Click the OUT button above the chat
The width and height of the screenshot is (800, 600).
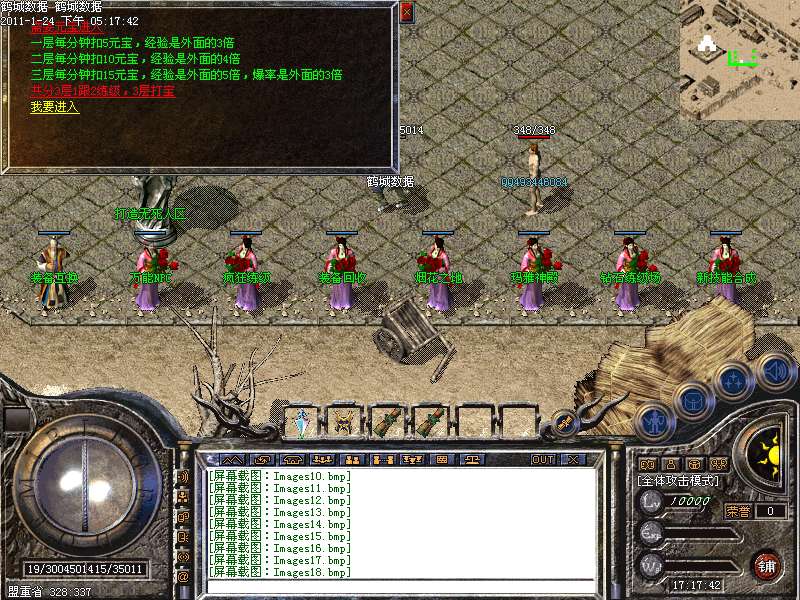click(542, 459)
